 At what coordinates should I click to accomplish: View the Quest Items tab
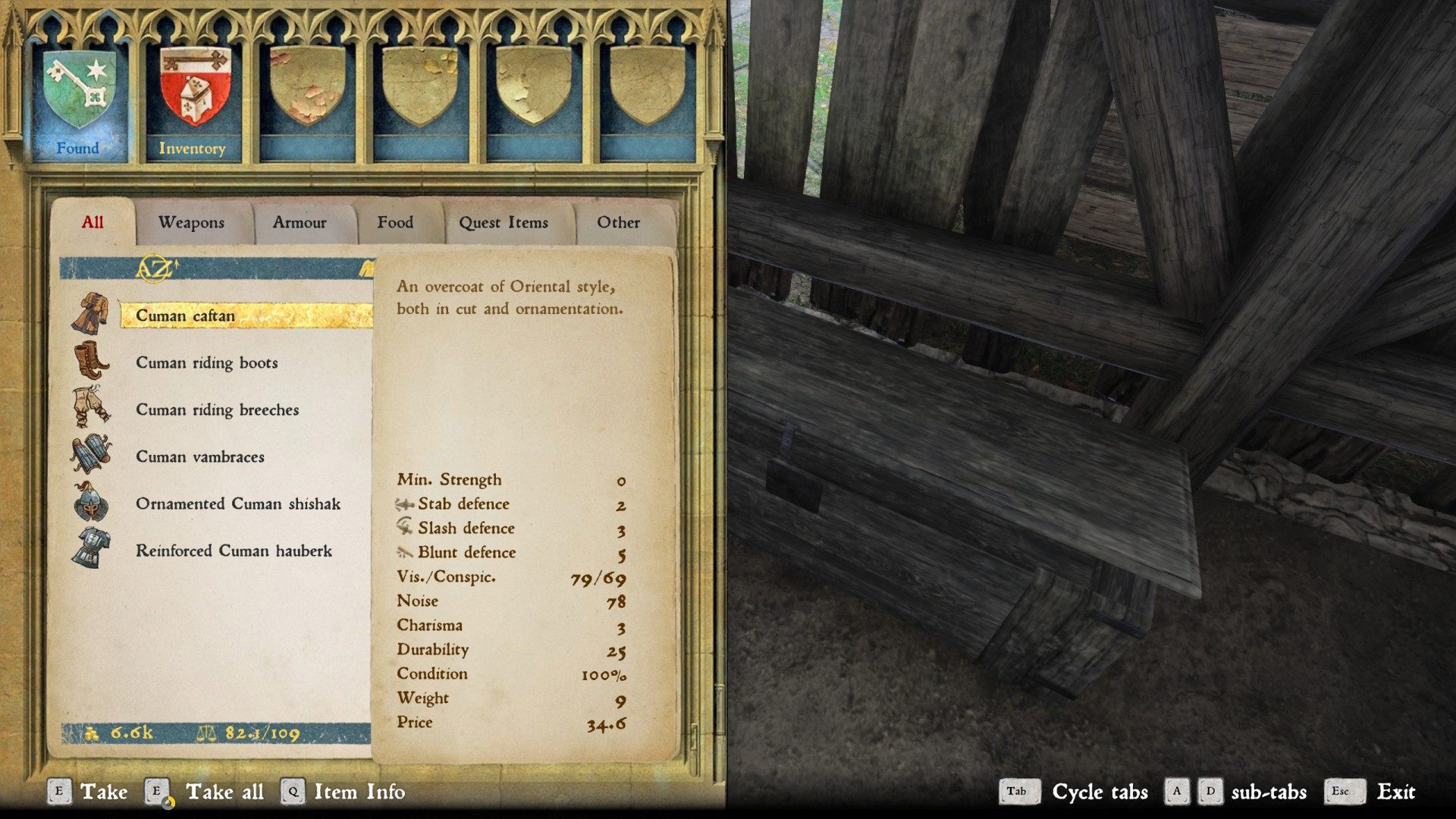coord(503,222)
